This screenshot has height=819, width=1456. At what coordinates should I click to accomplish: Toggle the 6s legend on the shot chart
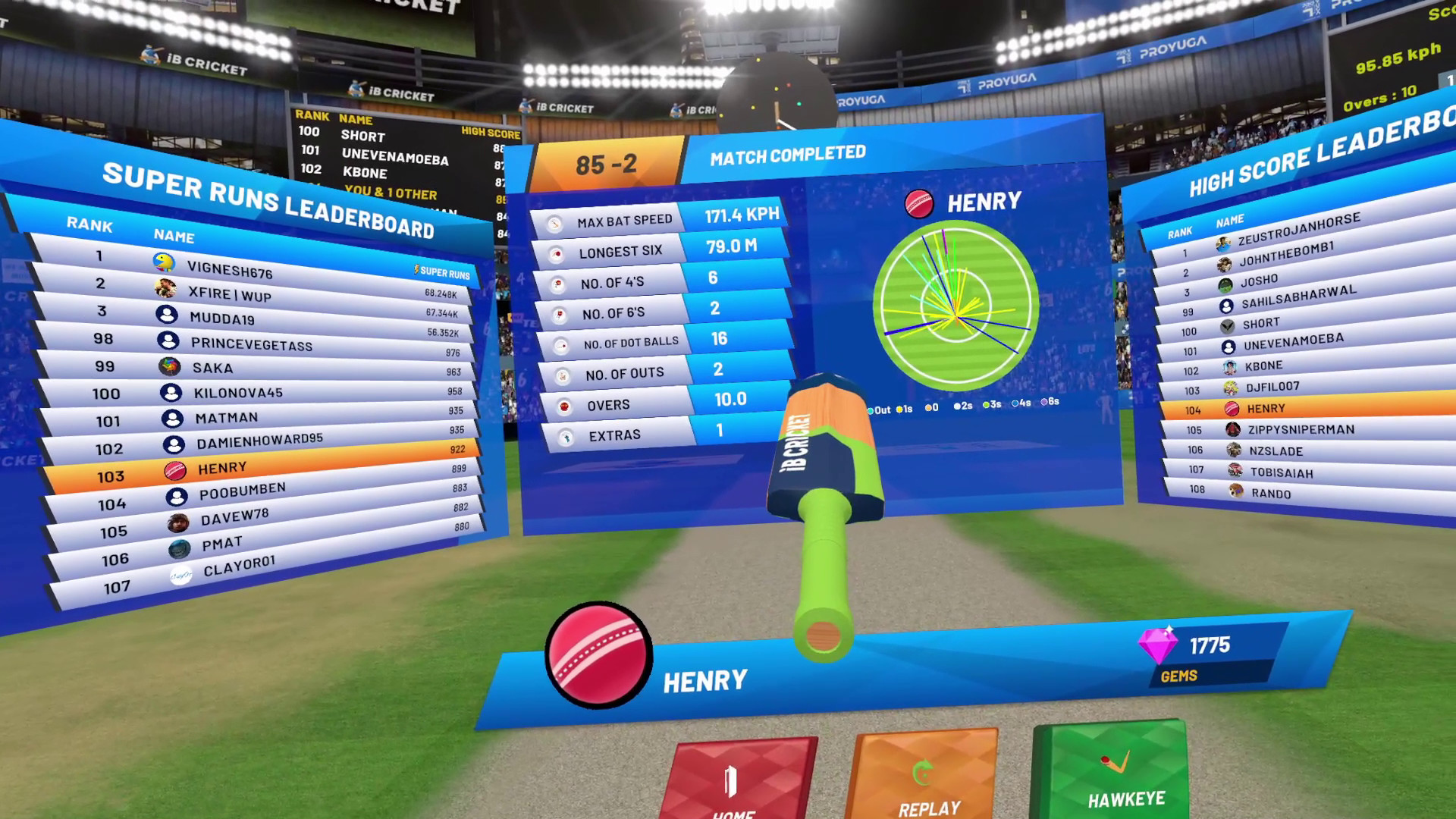[1044, 401]
